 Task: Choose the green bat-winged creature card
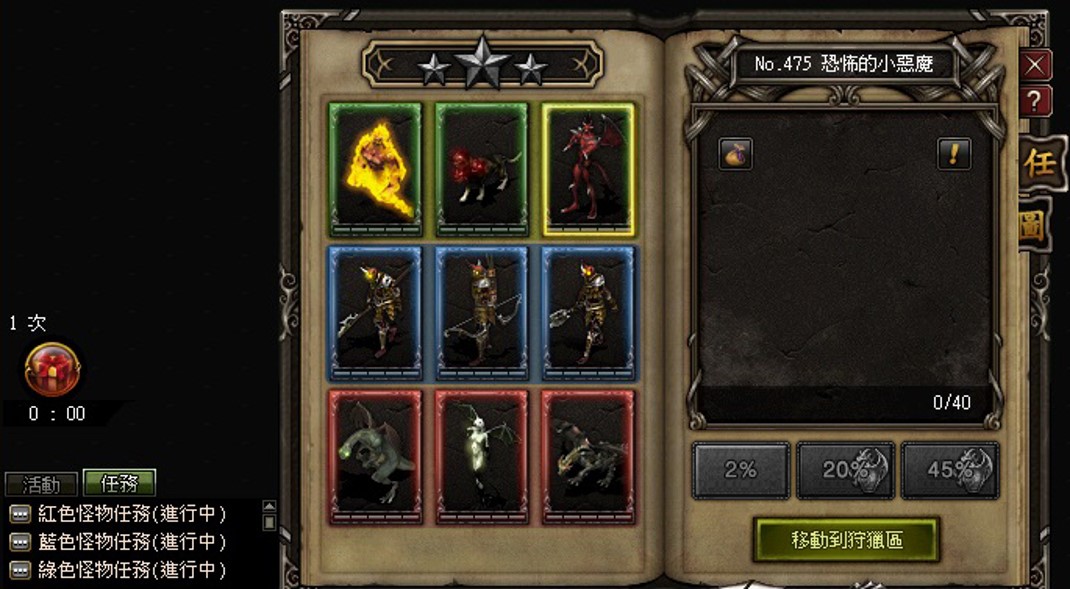click(375, 457)
